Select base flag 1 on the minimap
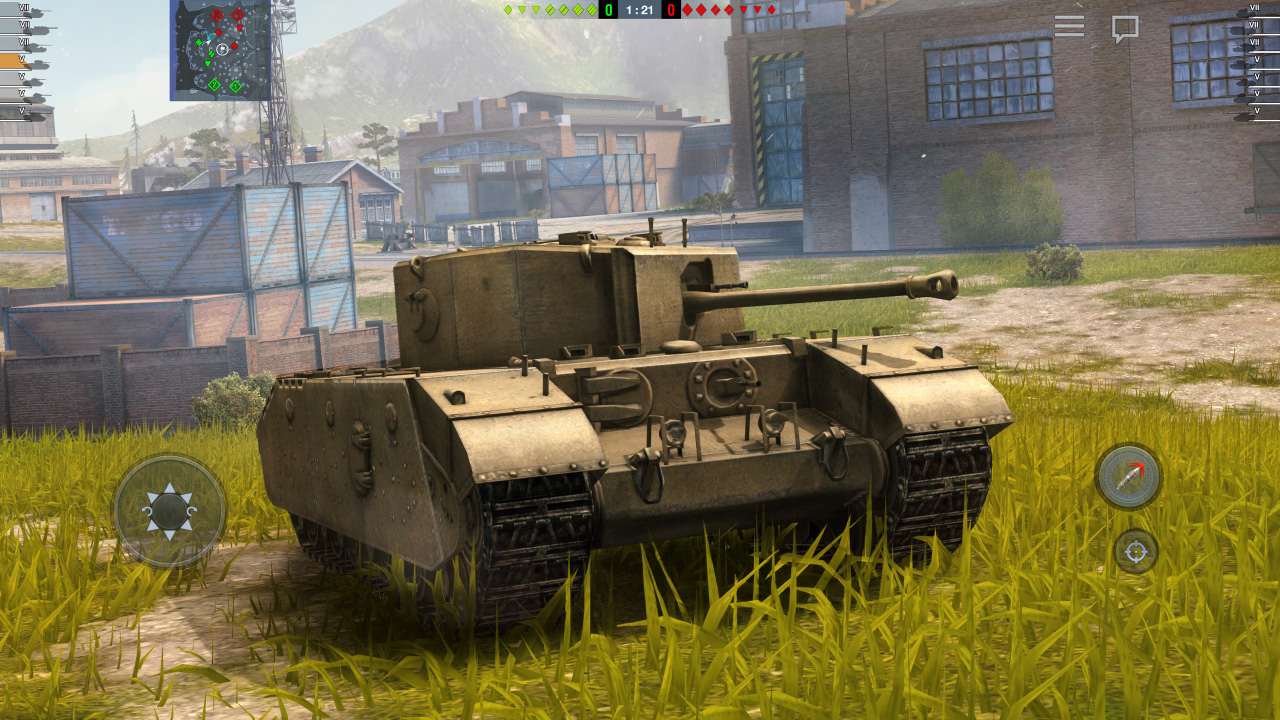The width and height of the screenshot is (1280, 720). (235, 84)
